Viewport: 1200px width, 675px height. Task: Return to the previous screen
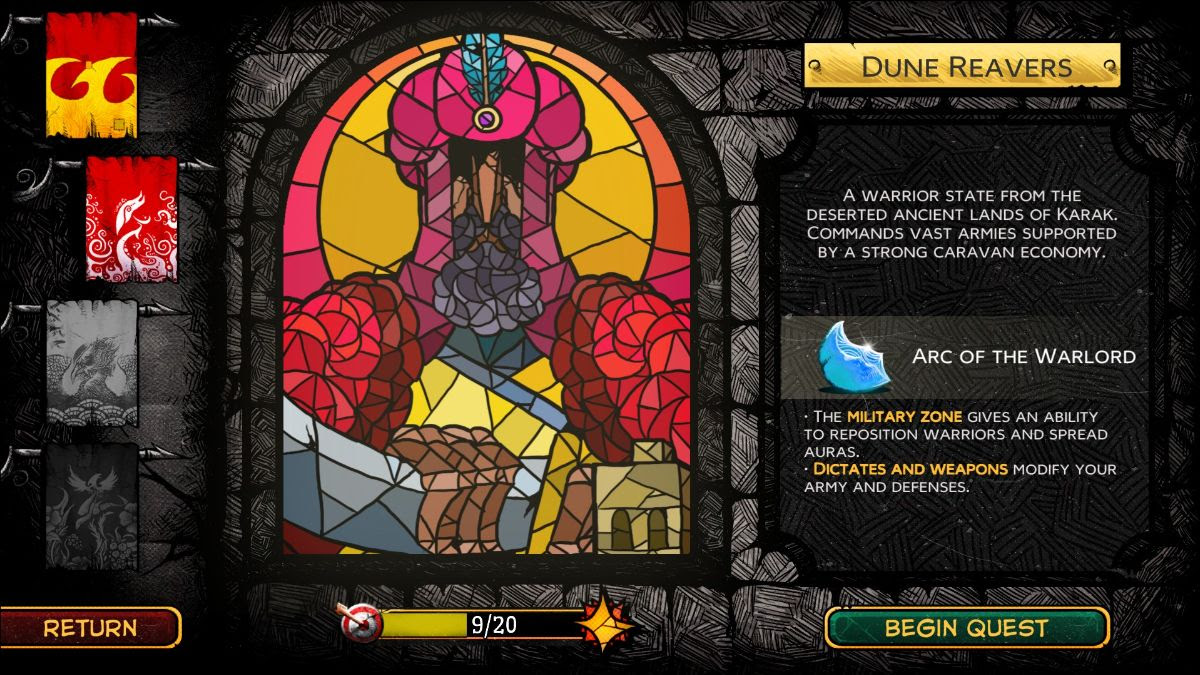[x=90, y=628]
